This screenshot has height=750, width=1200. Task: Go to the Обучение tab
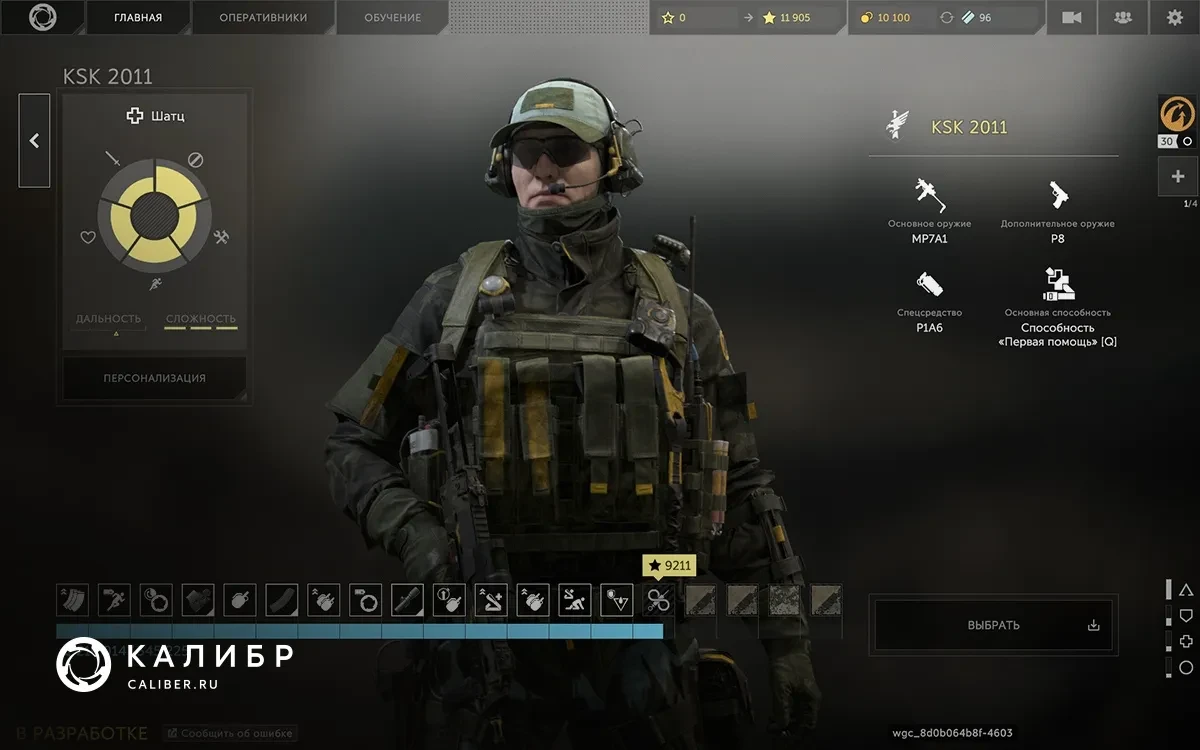tap(392, 17)
